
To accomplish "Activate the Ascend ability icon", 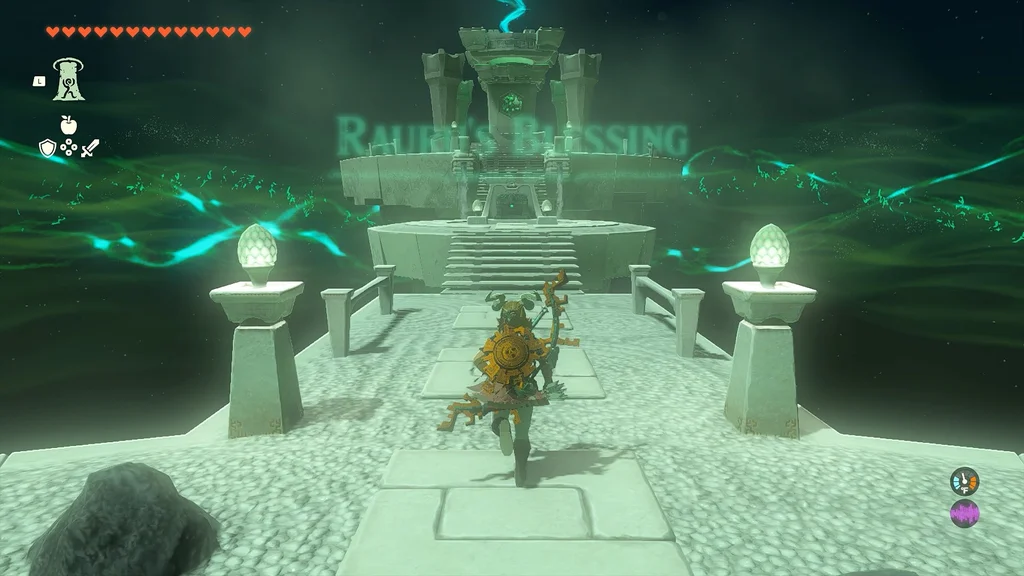I will click(68, 80).
